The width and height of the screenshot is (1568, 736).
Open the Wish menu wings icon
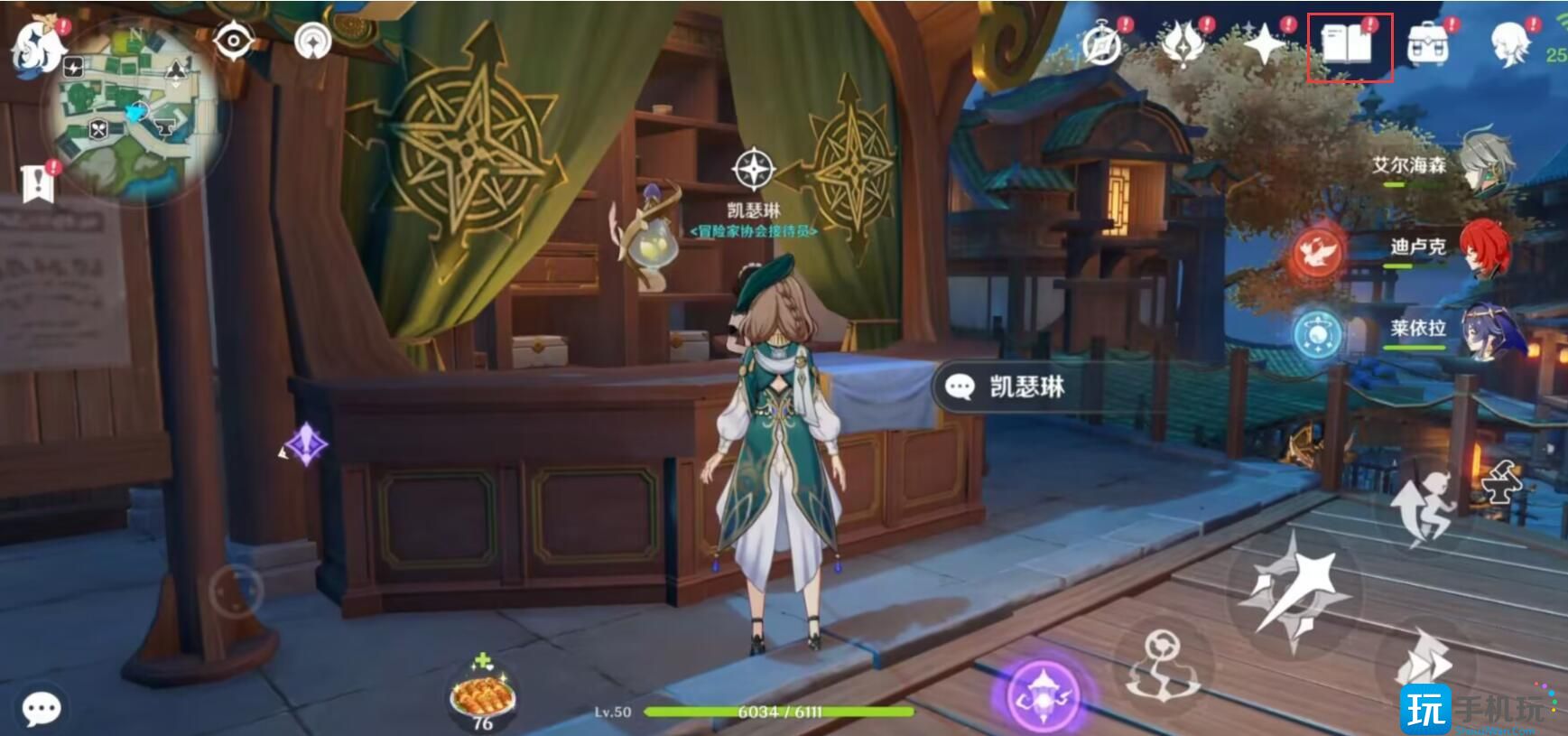[1183, 40]
